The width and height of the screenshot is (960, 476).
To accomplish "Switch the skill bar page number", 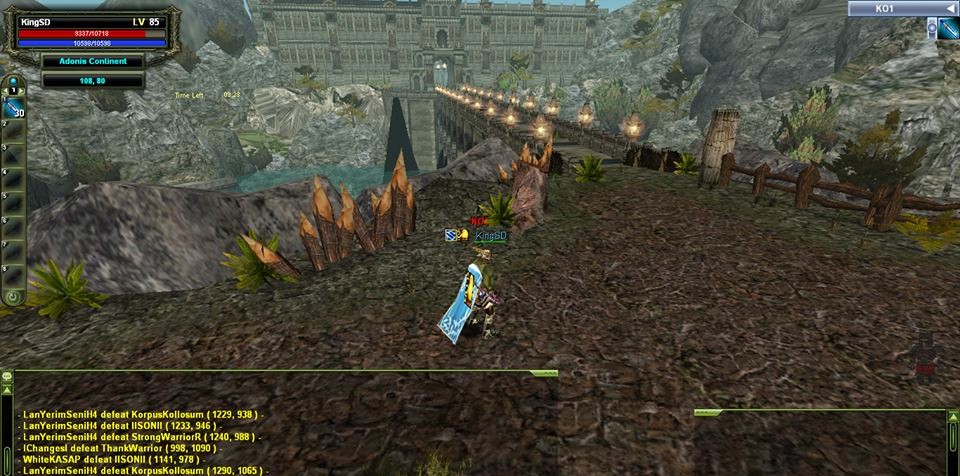I will point(13,90).
